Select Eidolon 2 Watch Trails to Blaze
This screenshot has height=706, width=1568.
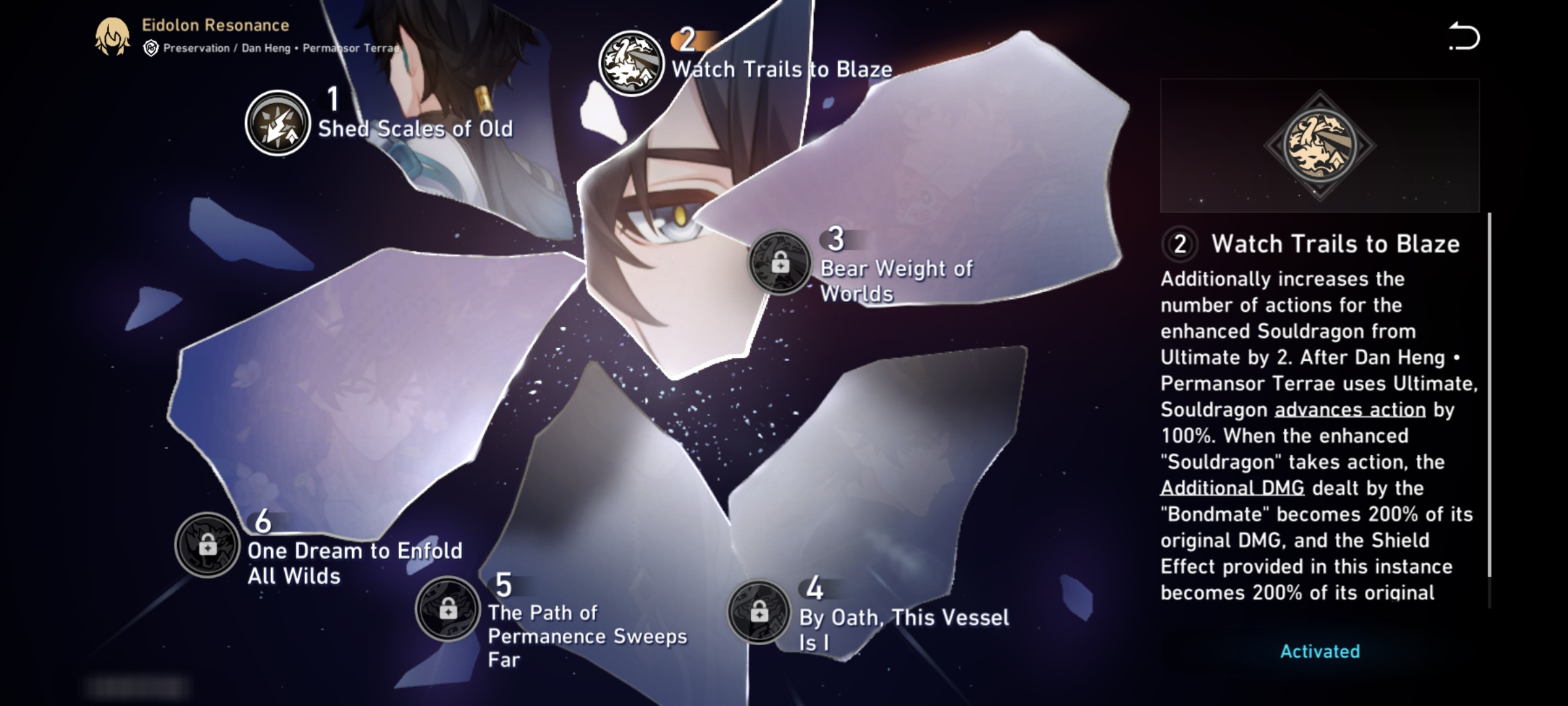pos(631,63)
